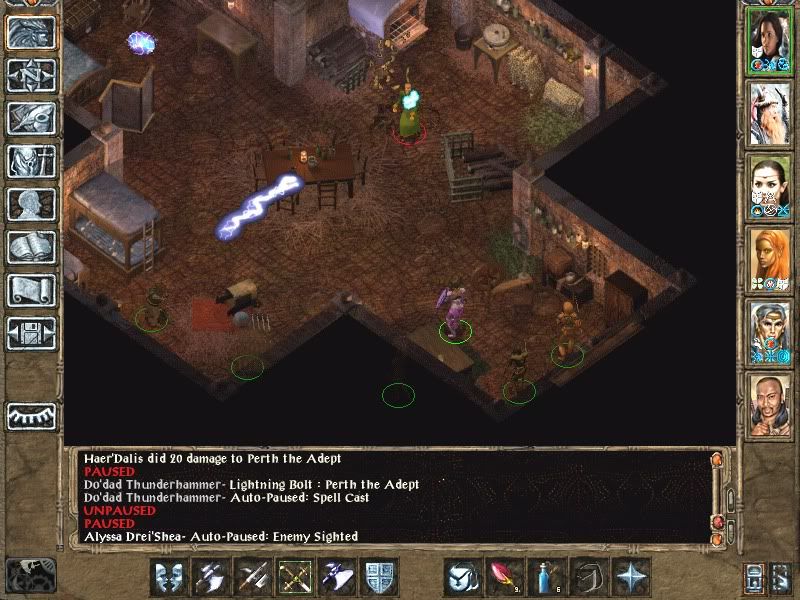The height and width of the screenshot is (600, 800).
Task: Open the party inventory screen
Action: pos(31,161)
